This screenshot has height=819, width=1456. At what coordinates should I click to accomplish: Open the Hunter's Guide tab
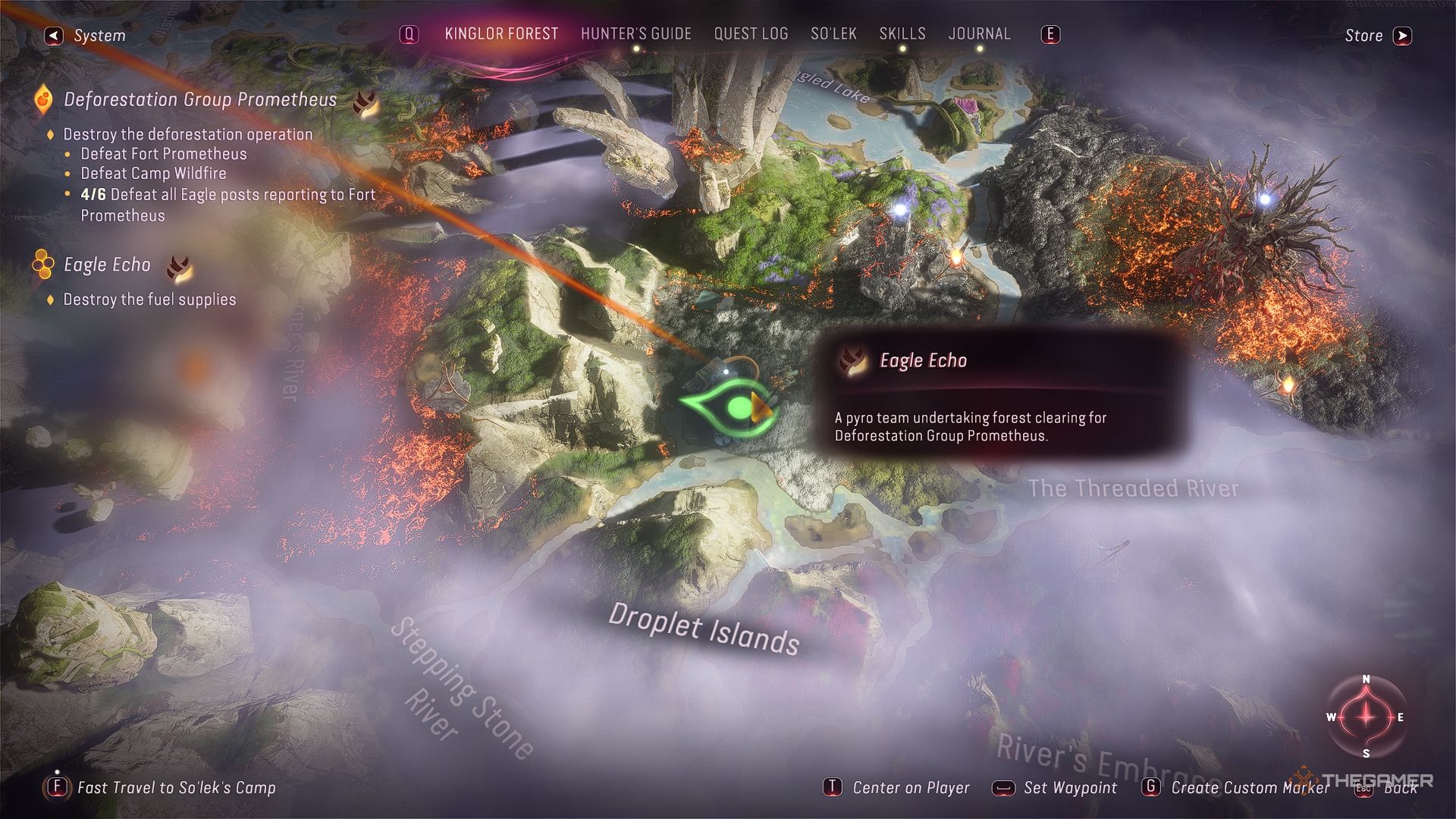coord(635,34)
